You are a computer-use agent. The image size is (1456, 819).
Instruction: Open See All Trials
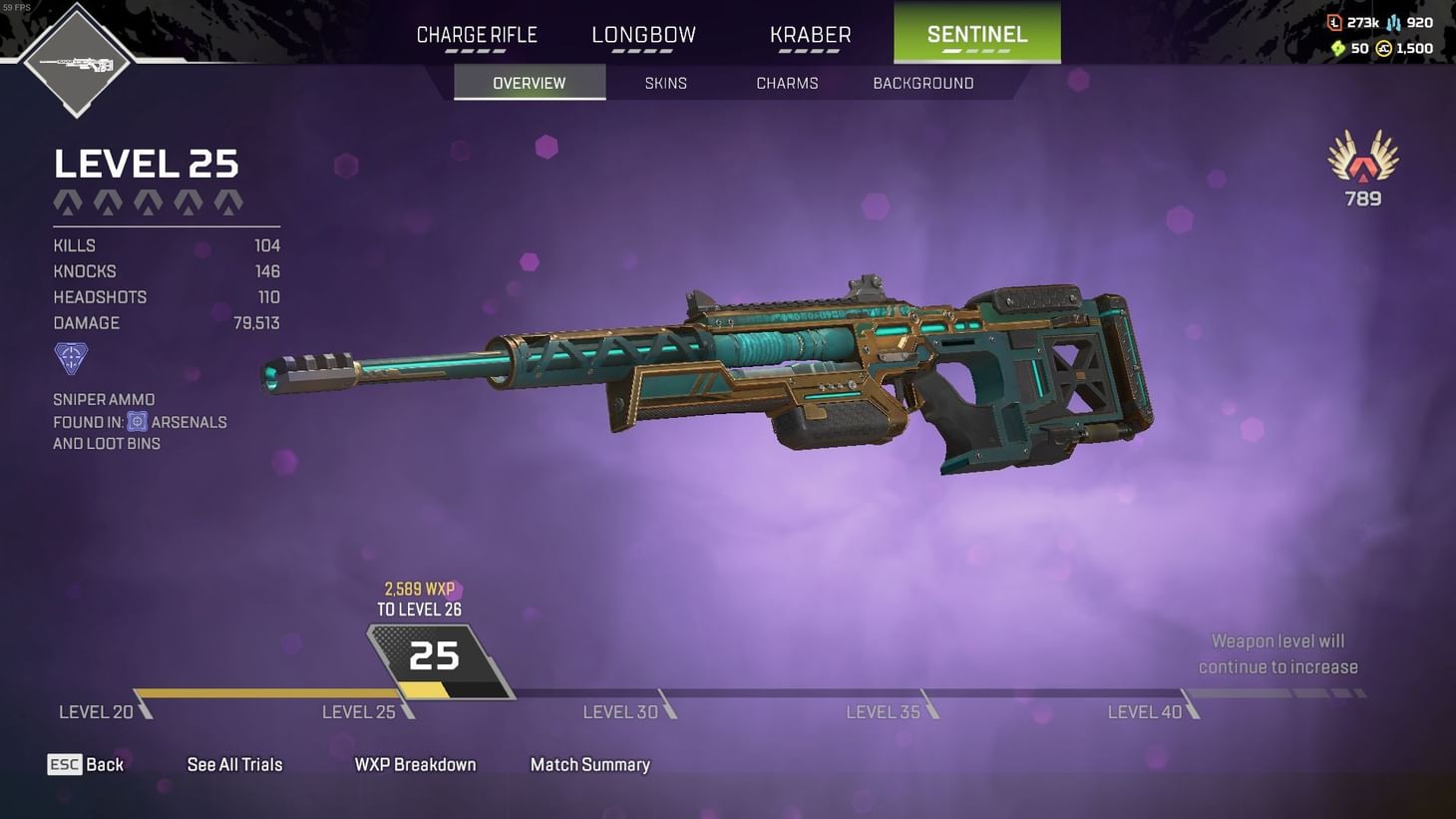[x=235, y=764]
